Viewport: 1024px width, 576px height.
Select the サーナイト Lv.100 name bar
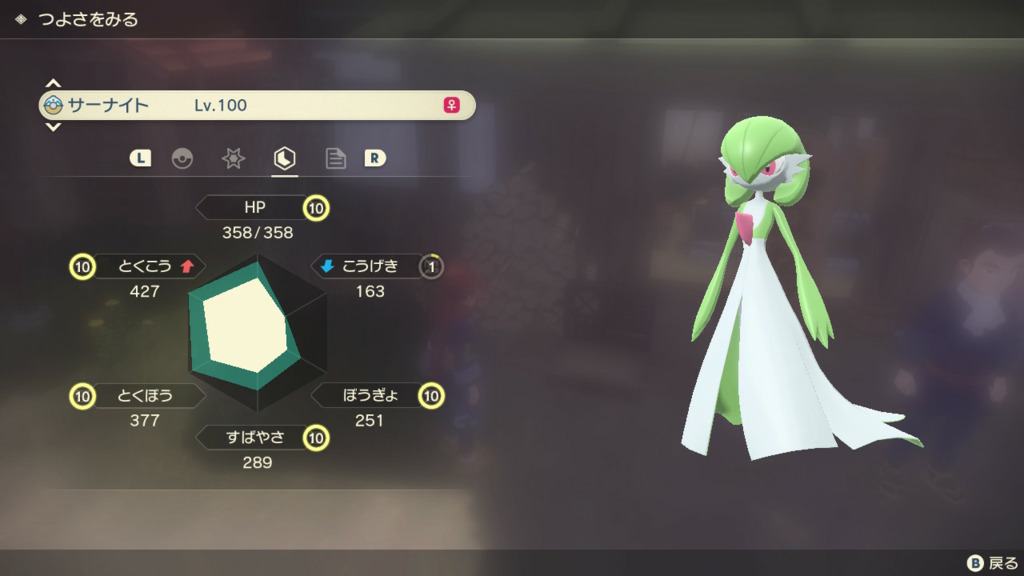tap(257, 105)
